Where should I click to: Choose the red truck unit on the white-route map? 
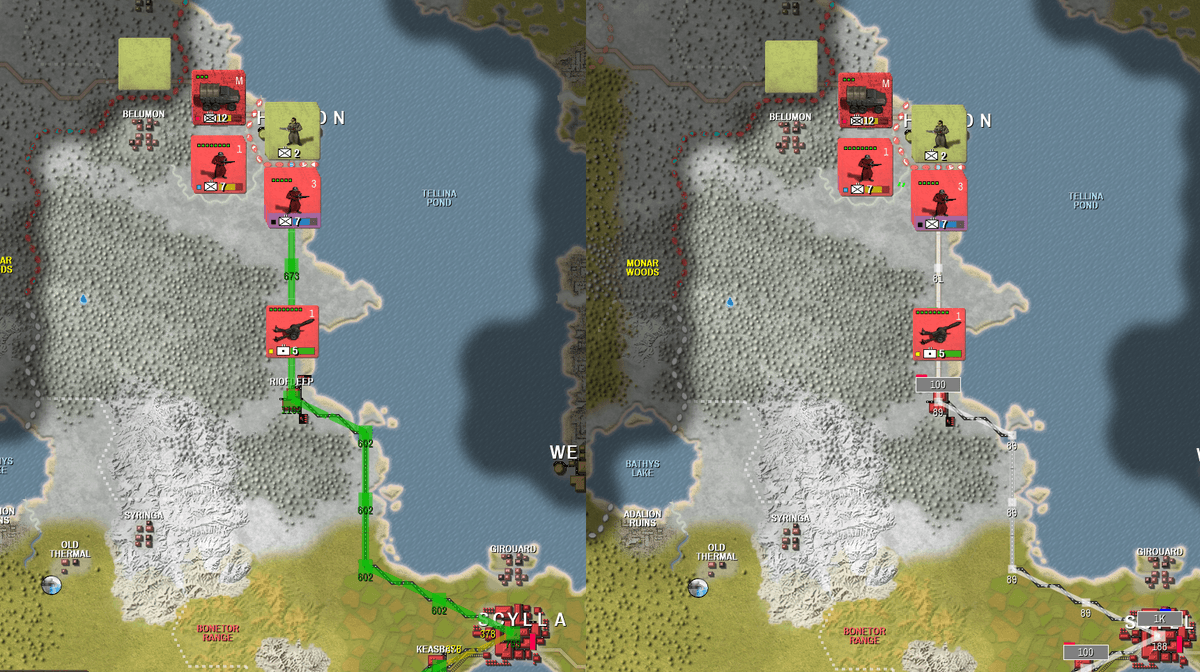(x=865, y=99)
